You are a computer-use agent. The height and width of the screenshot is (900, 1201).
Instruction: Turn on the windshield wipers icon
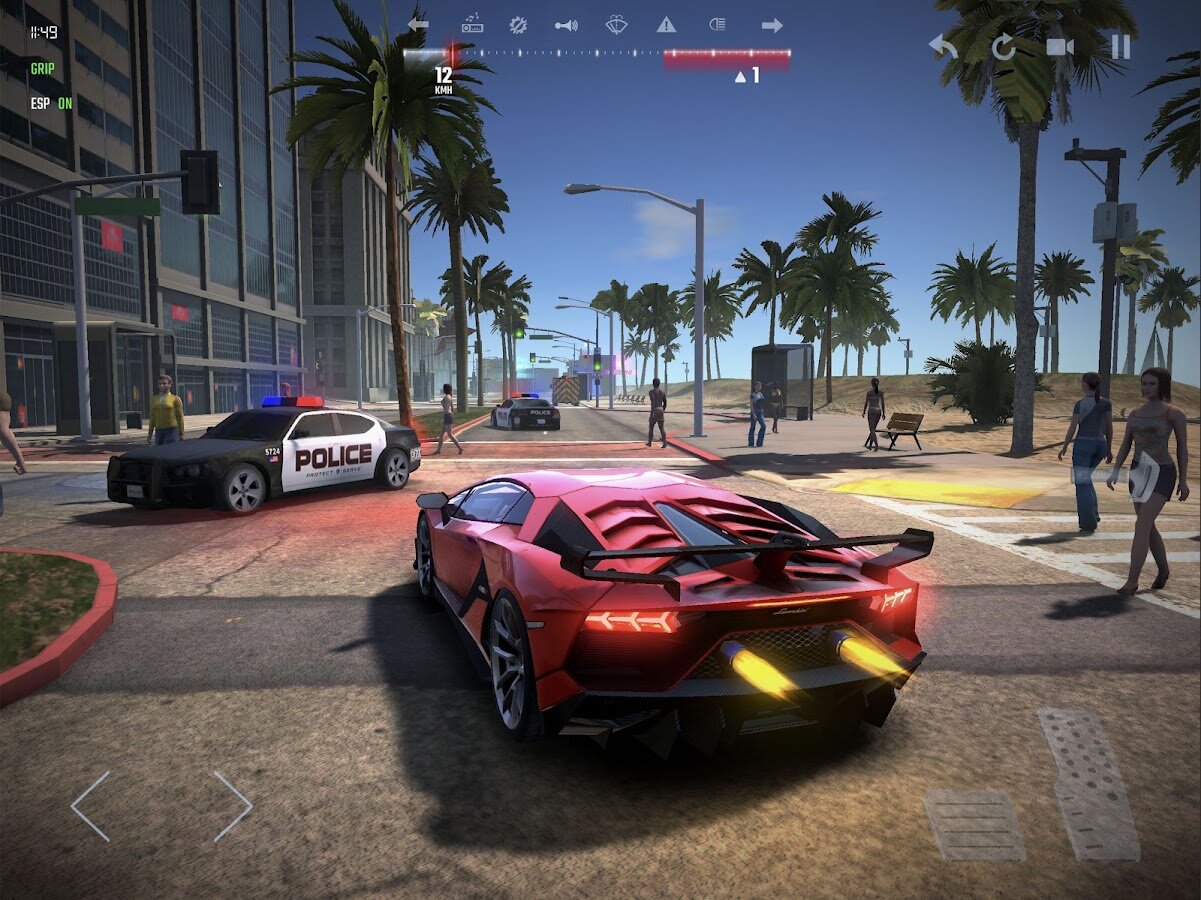coord(617,25)
